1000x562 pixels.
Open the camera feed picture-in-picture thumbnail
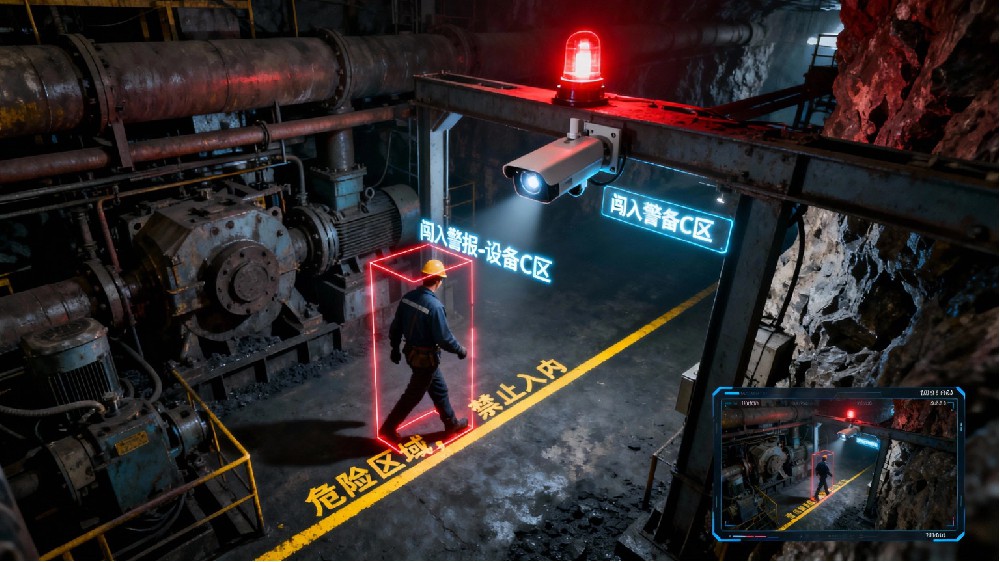click(838, 462)
